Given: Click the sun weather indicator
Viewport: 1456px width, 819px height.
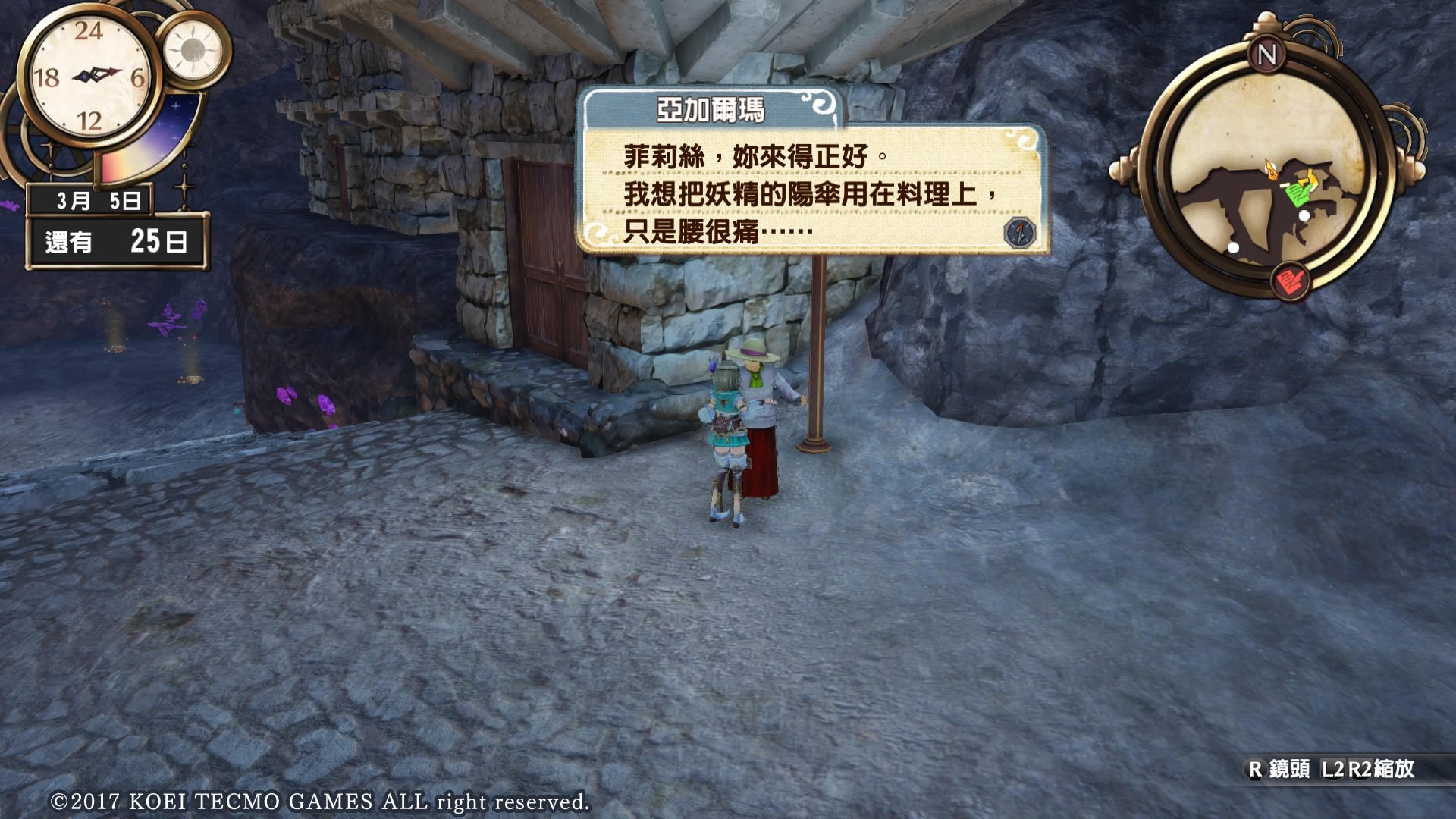Looking at the screenshot, I should [x=193, y=50].
